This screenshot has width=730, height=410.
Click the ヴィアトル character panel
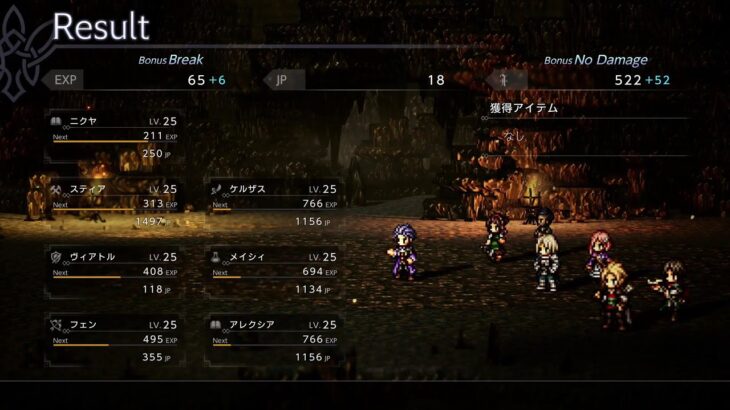point(113,273)
